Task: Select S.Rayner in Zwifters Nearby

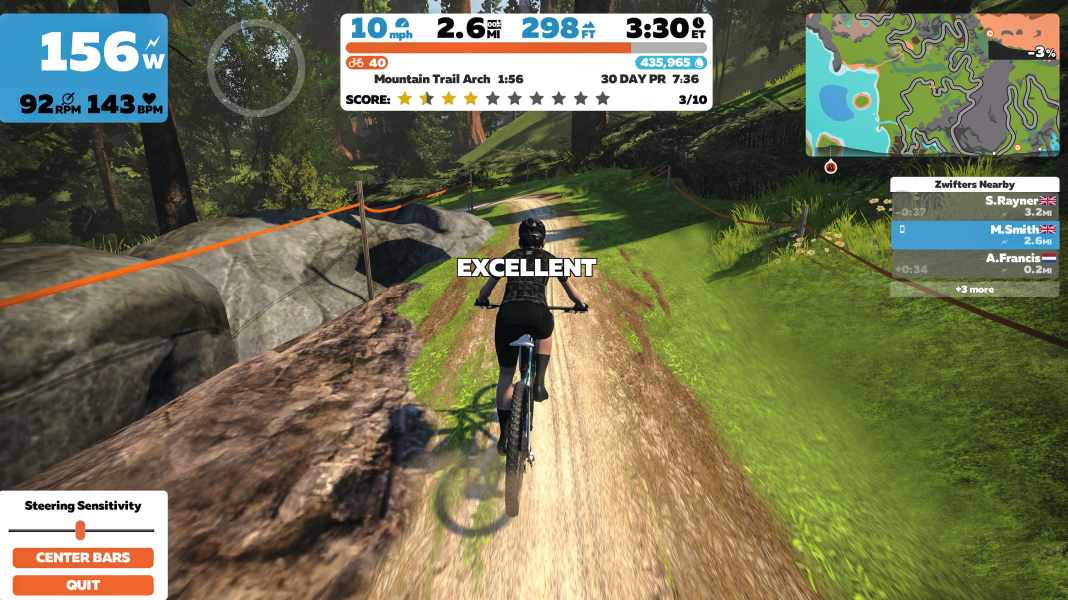Action: (974, 206)
